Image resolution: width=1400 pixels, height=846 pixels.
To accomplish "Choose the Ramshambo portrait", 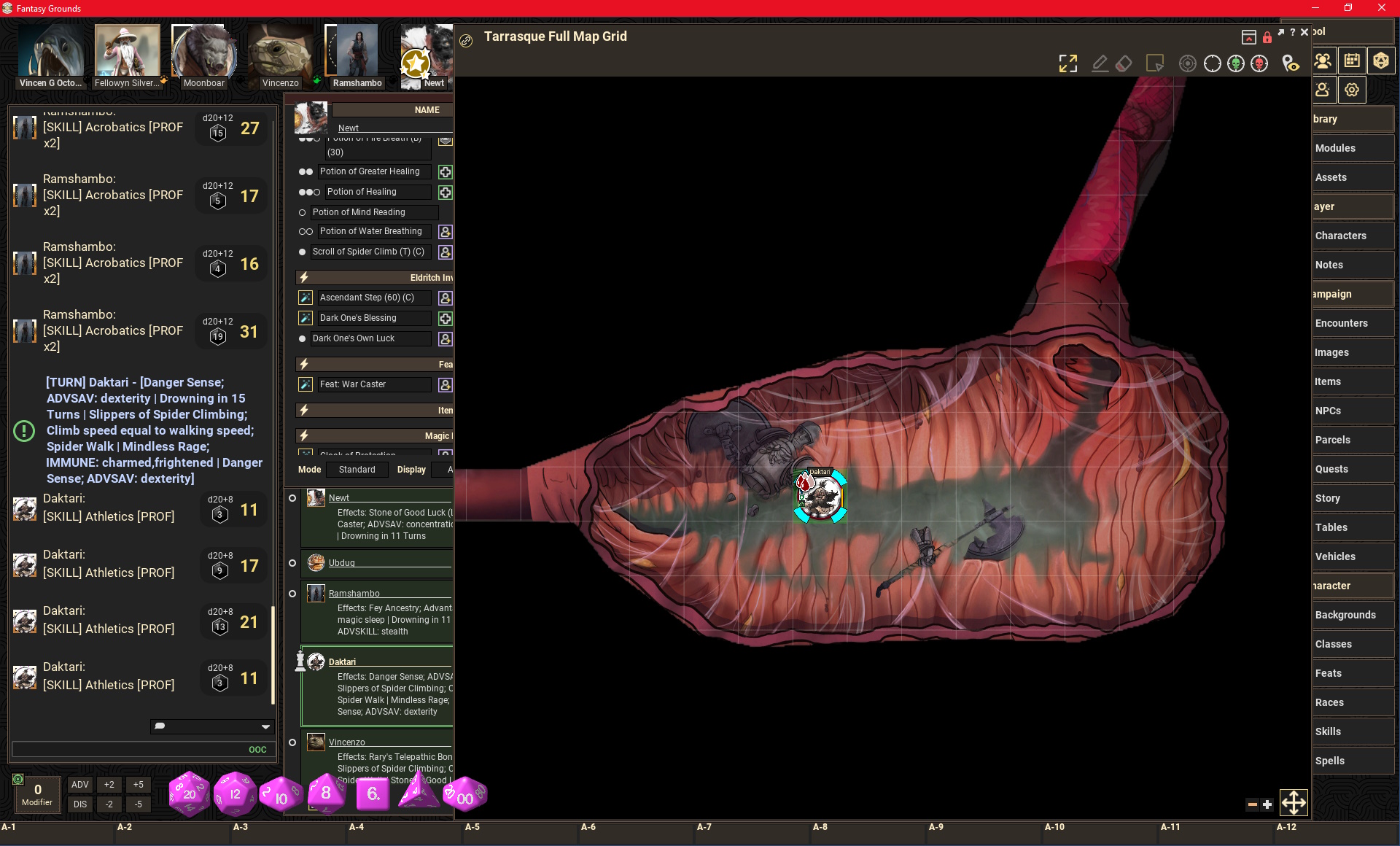I will 357,55.
